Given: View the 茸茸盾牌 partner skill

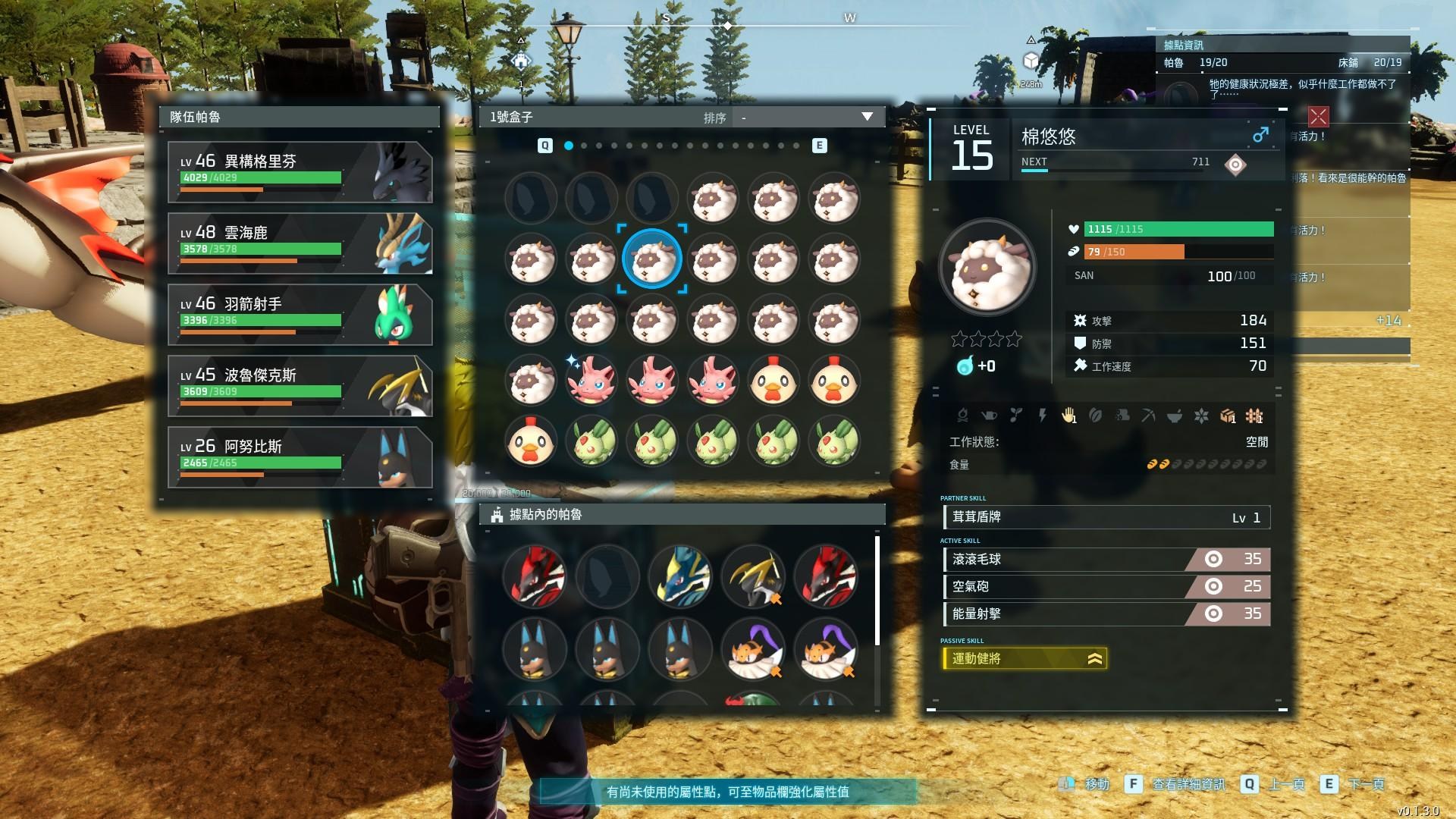Looking at the screenshot, I should (x=1106, y=517).
